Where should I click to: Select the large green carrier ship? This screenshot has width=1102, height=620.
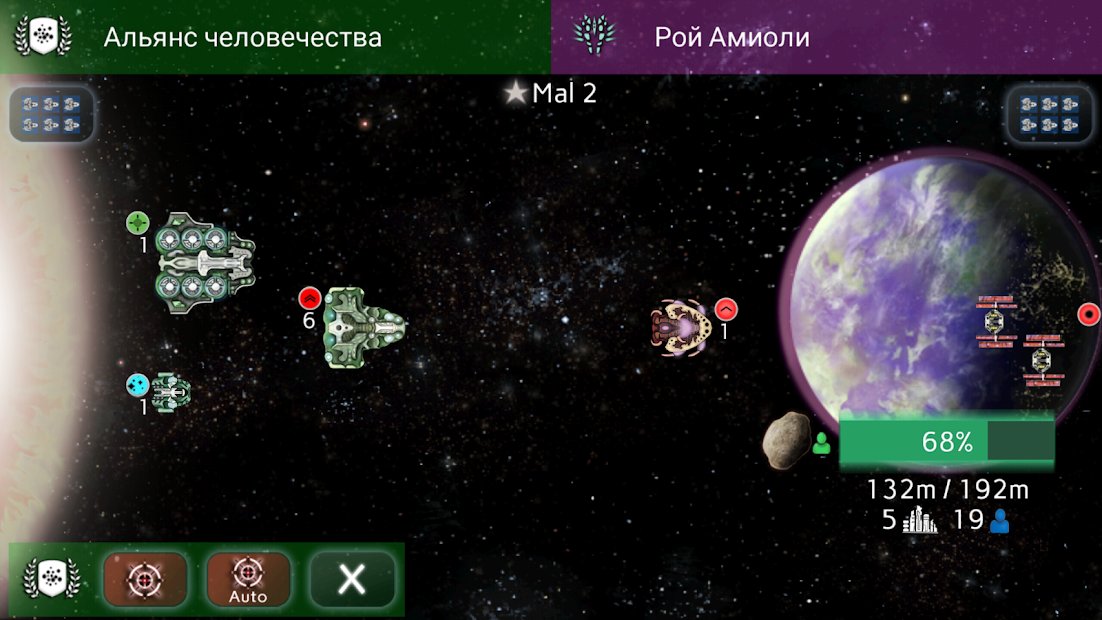tap(204, 263)
